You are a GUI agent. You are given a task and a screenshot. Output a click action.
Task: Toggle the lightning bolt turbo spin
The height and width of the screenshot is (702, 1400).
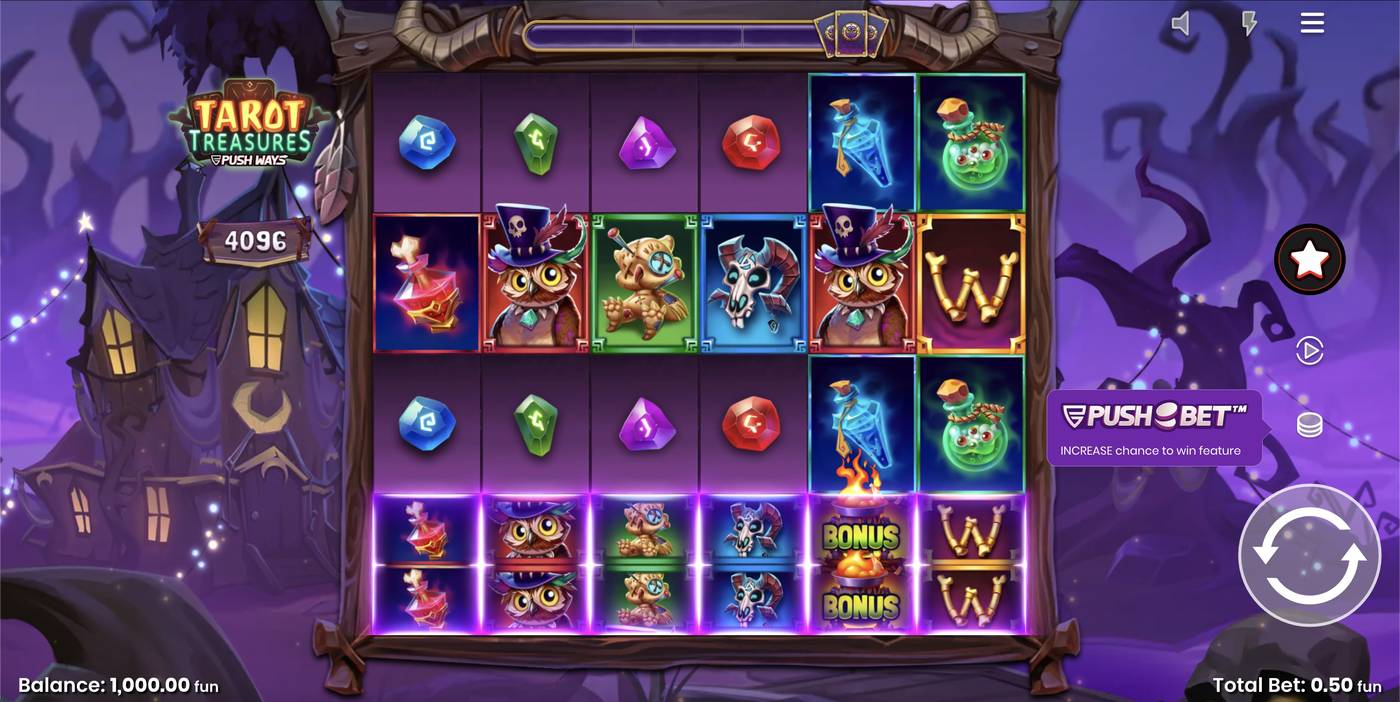coord(1249,23)
